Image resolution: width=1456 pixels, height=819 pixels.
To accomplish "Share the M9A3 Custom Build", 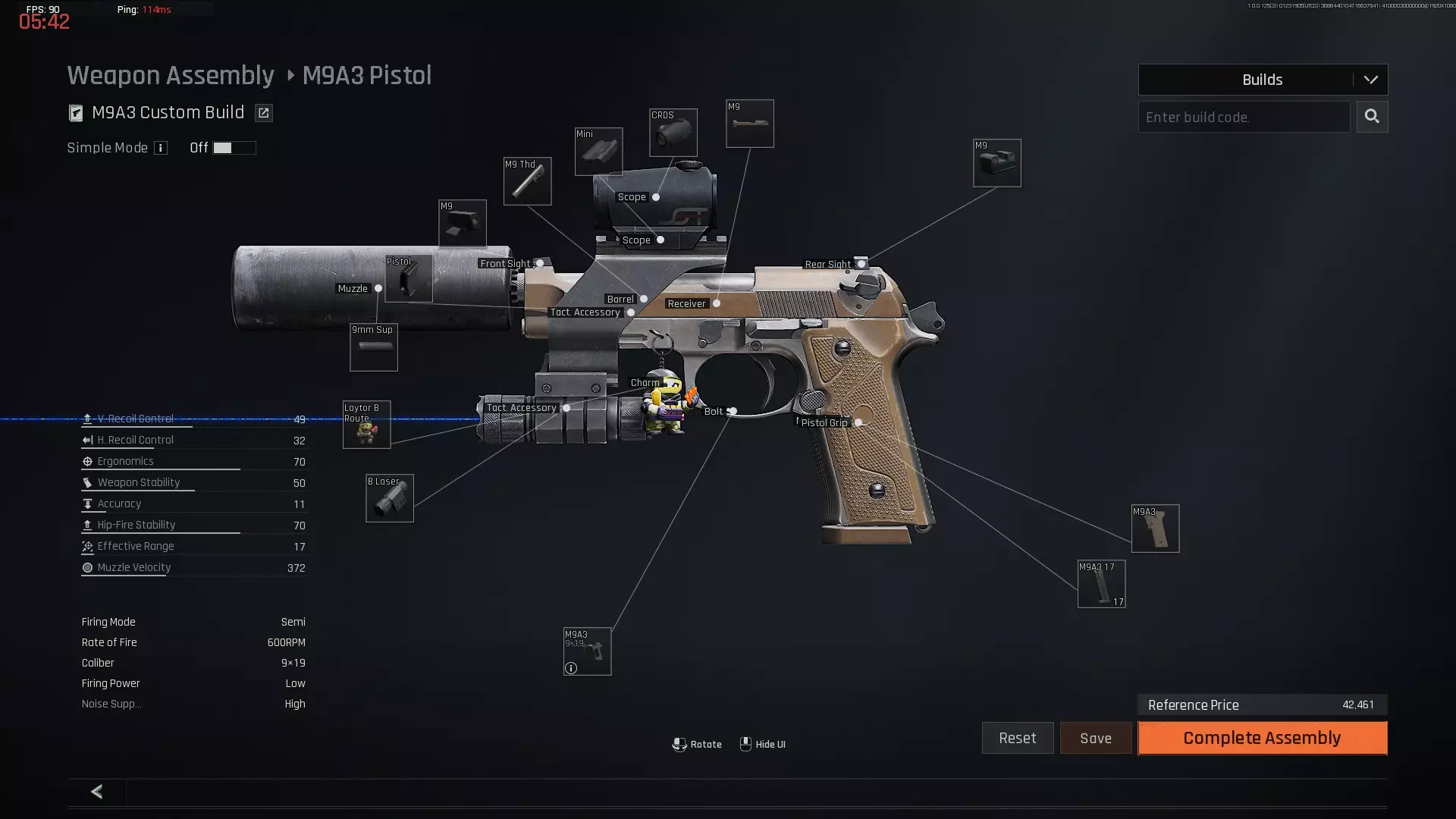I will tap(263, 113).
